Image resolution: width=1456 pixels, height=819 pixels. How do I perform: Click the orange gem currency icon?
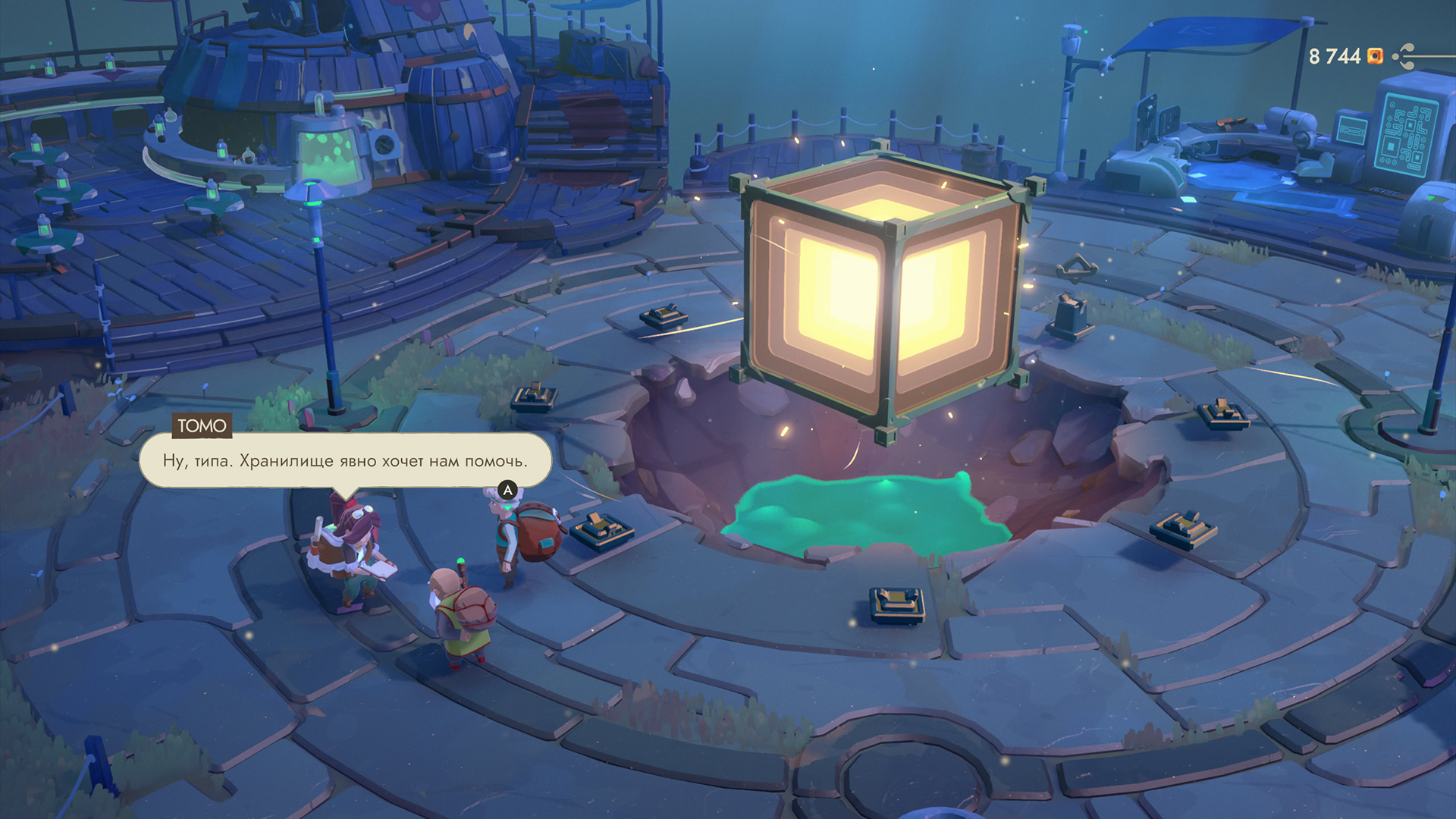[1375, 56]
